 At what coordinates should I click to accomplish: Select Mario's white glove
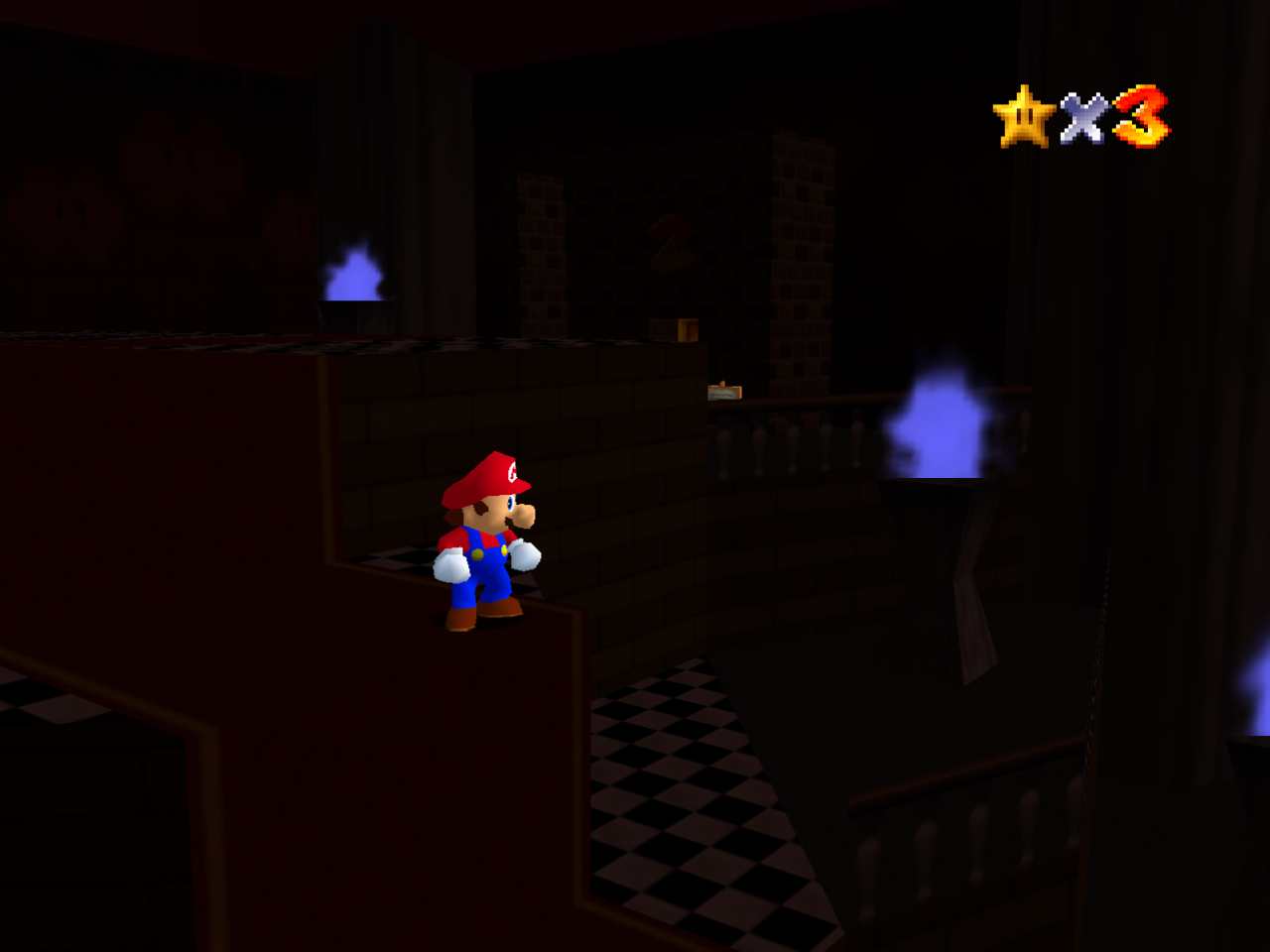point(452,565)
